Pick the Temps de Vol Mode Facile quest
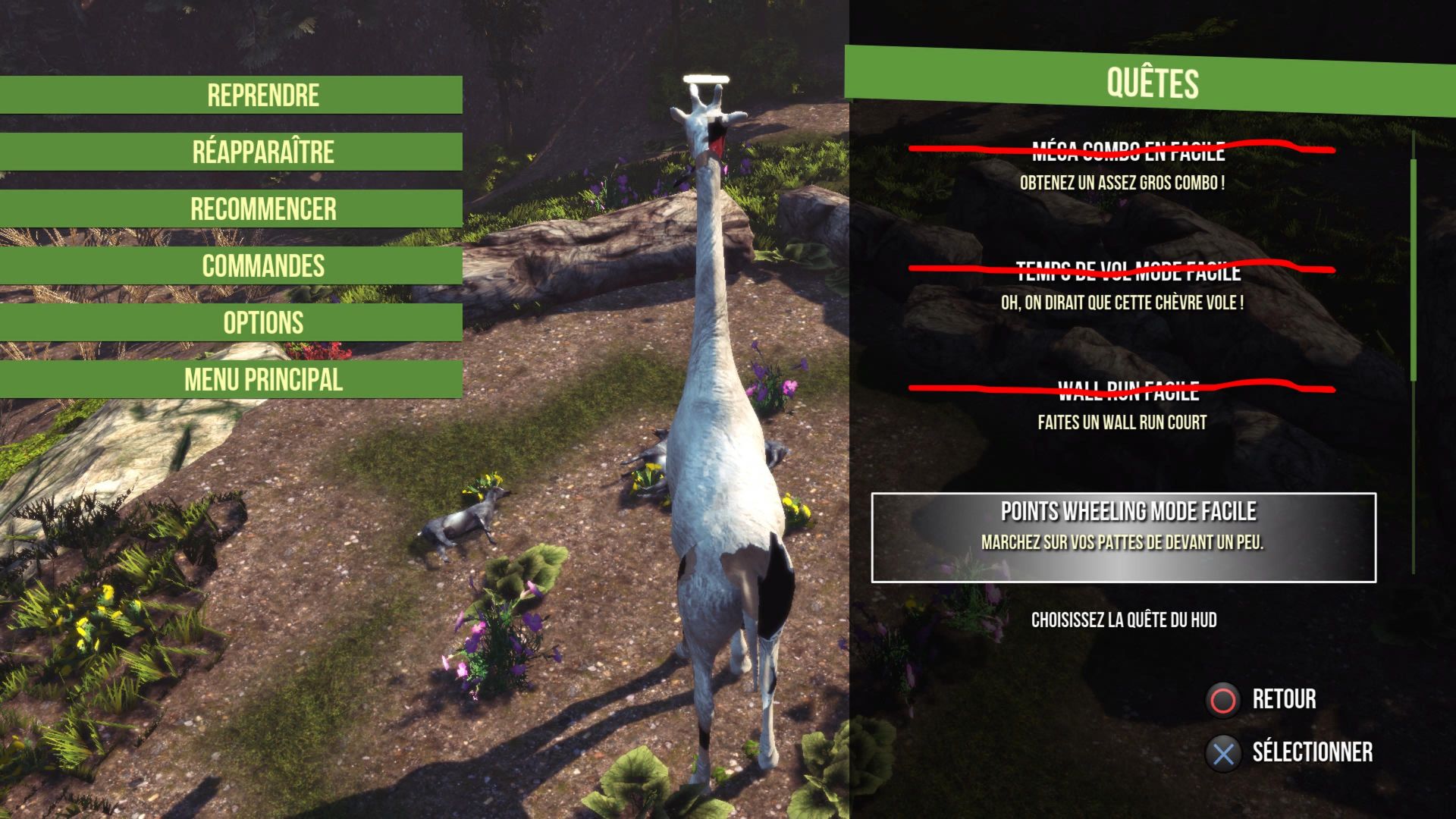Image resolution: width=1456 pixels, height=819 pixels. pyautogui.click(x=1123, y=285)
